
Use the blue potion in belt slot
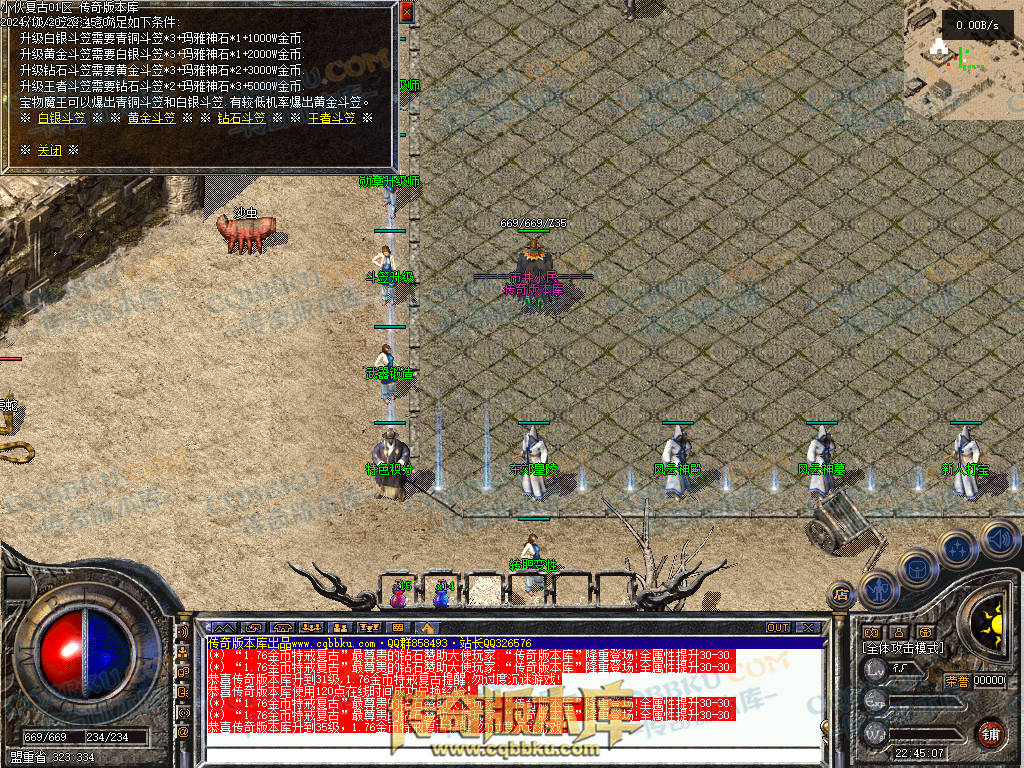coord(442,596)
